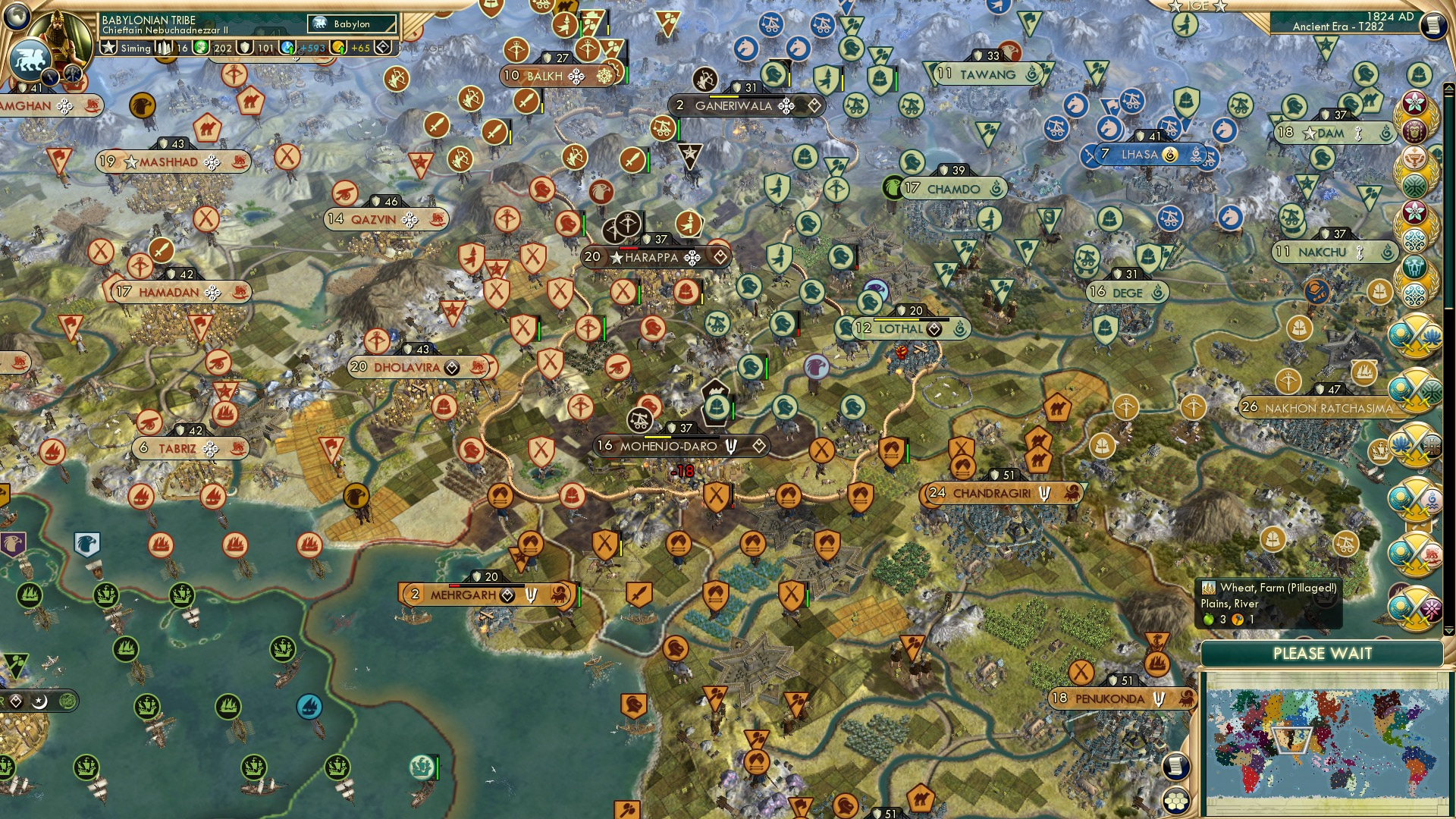The width and height of the screenshot is (1456, 819).
Task: Click on the world minimap
Action: [x=1323, y=743]
